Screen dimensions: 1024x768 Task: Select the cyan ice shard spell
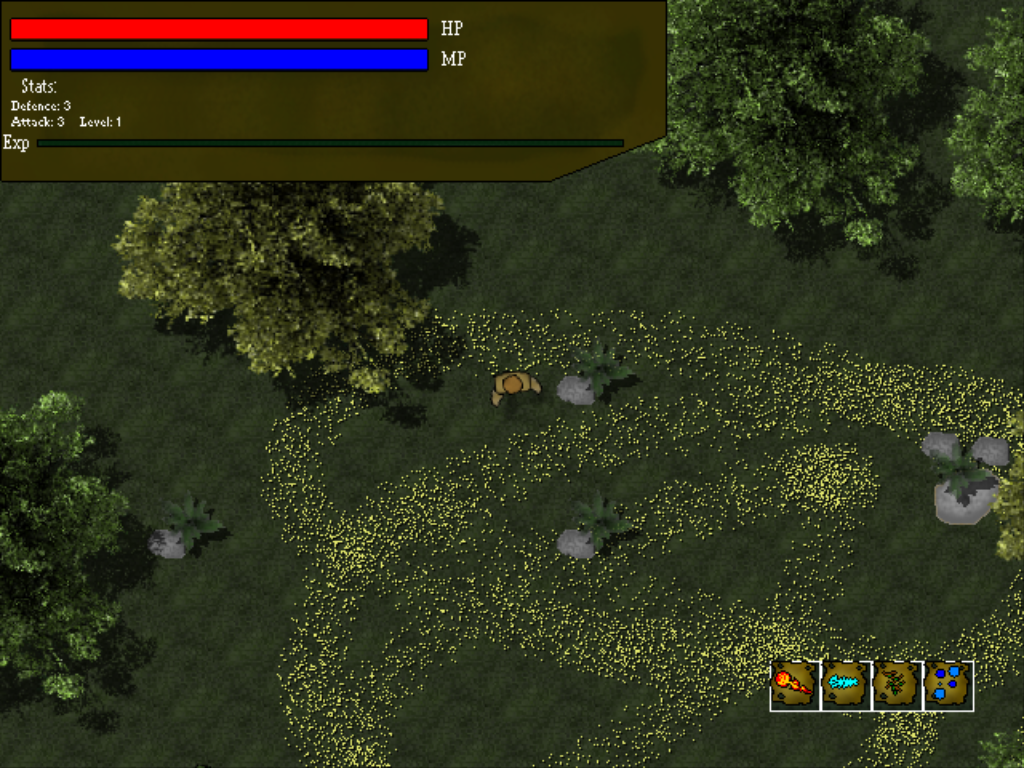coord(846,685)
